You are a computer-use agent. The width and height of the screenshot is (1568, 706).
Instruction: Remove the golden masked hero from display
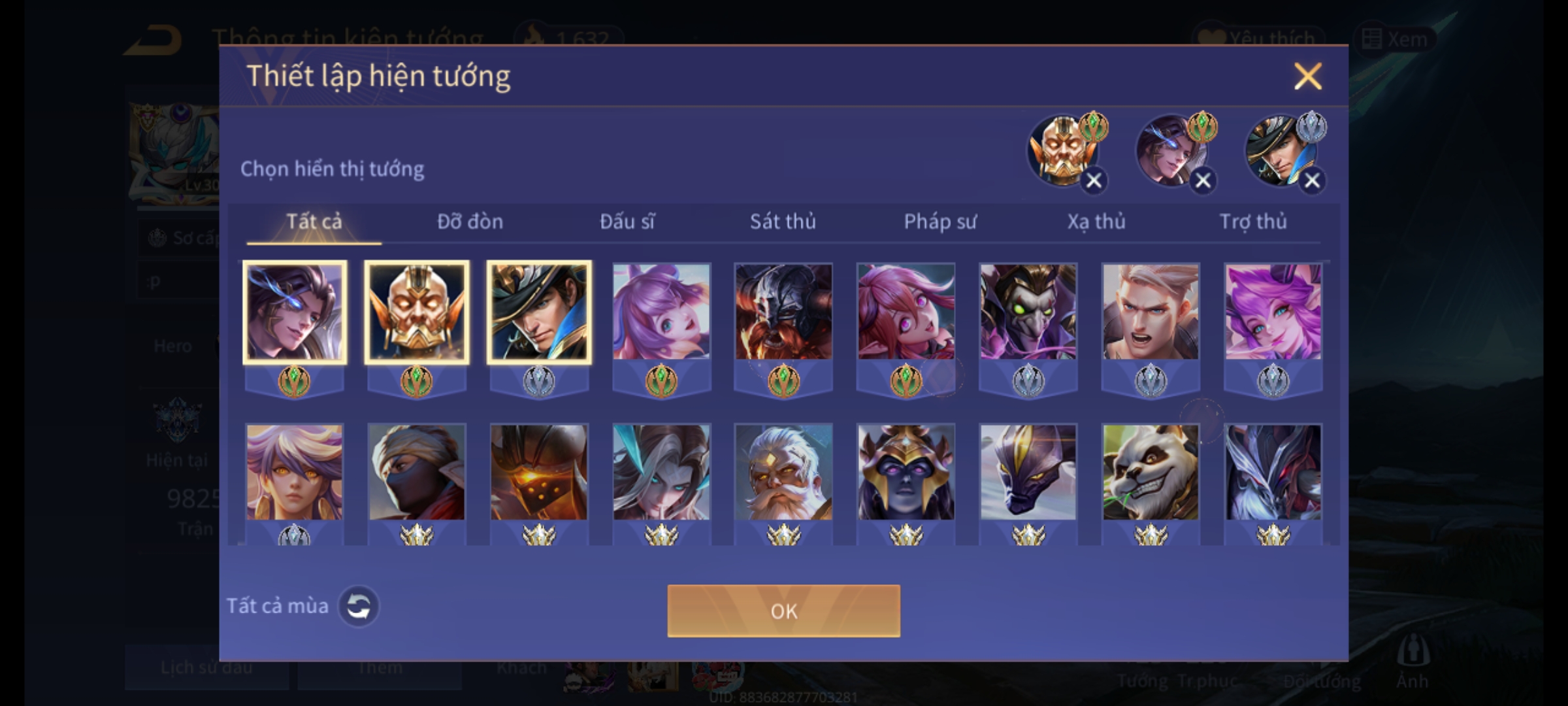click(1094, 181)
